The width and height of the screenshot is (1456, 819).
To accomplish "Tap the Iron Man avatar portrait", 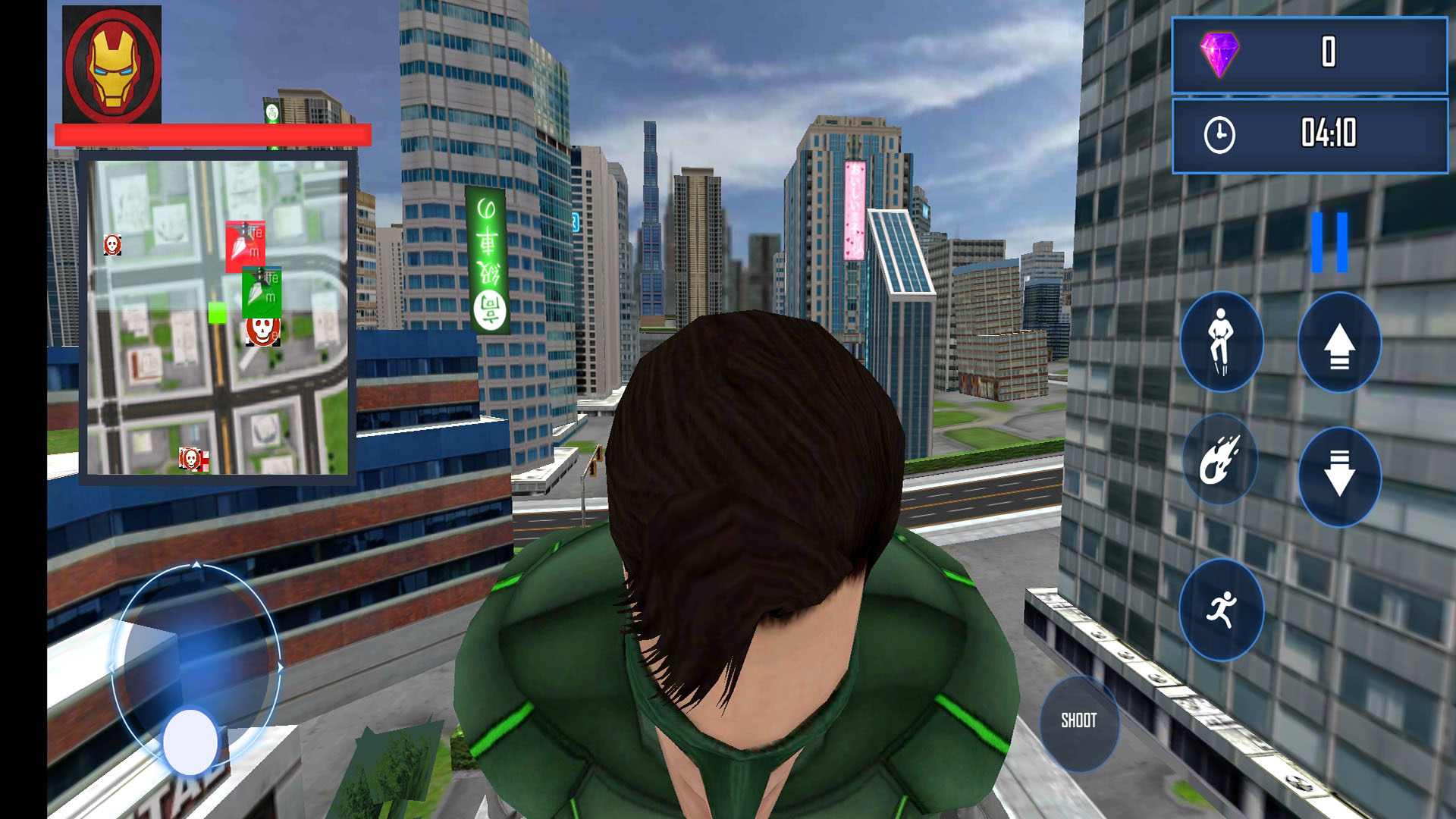I will coord(111,64).
